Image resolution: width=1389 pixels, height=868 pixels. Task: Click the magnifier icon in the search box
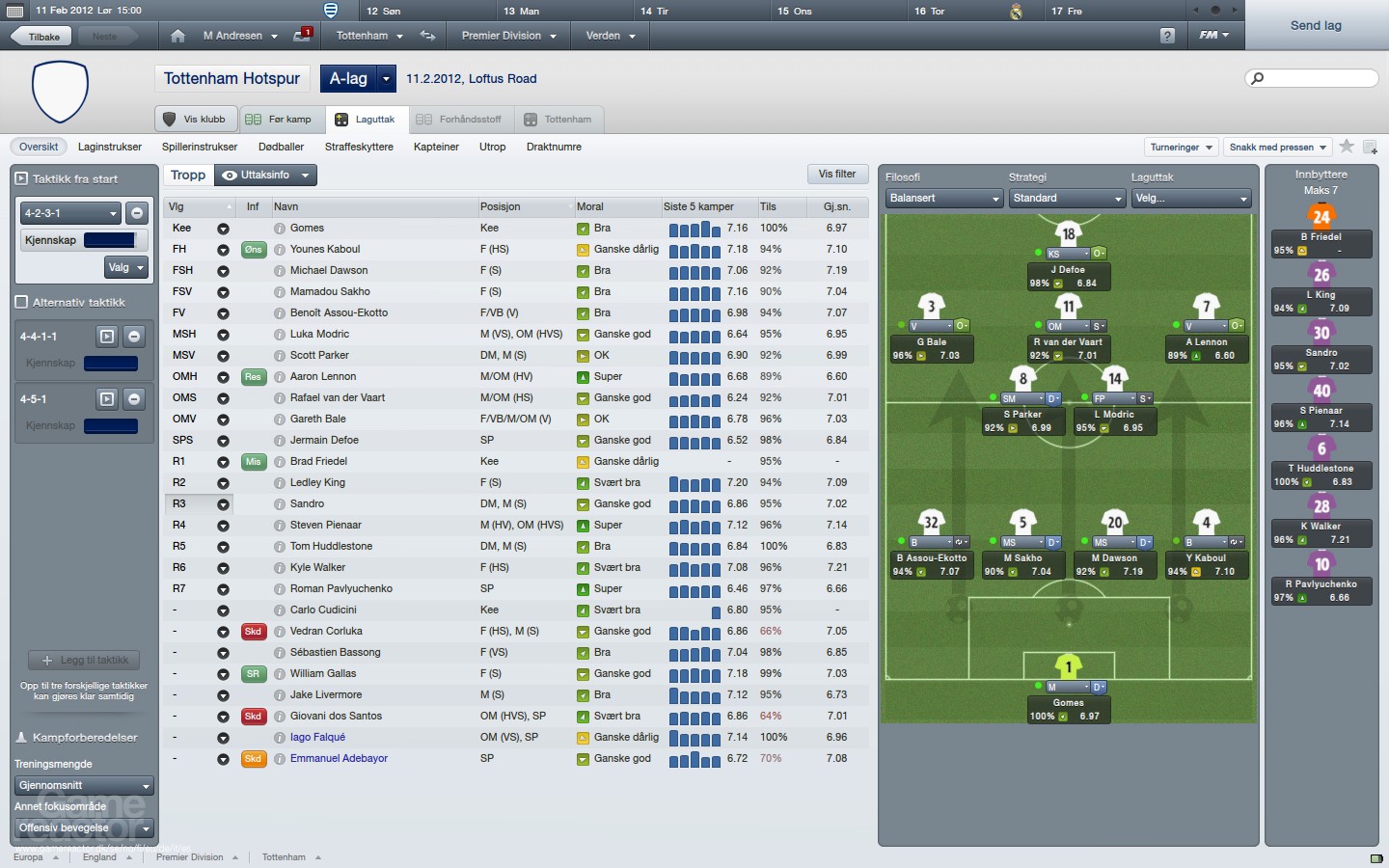tap(1255, 77)
